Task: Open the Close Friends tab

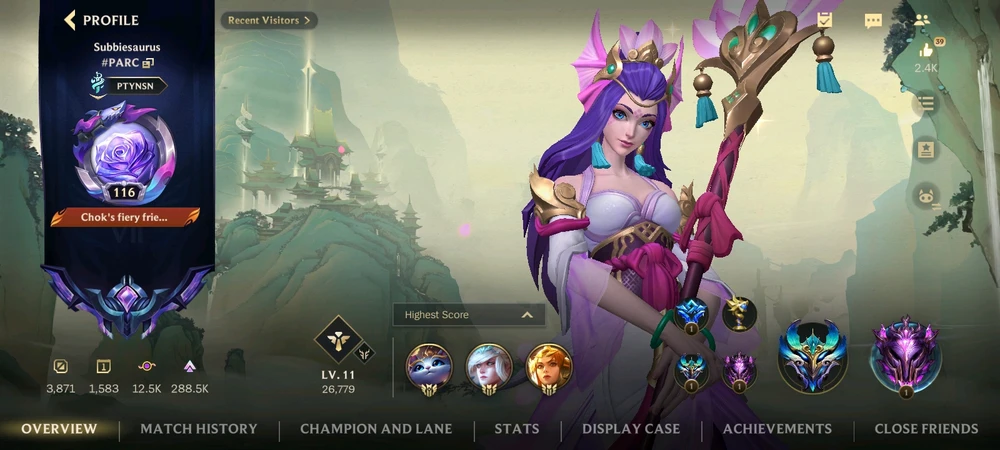Action: click(926, 429)
